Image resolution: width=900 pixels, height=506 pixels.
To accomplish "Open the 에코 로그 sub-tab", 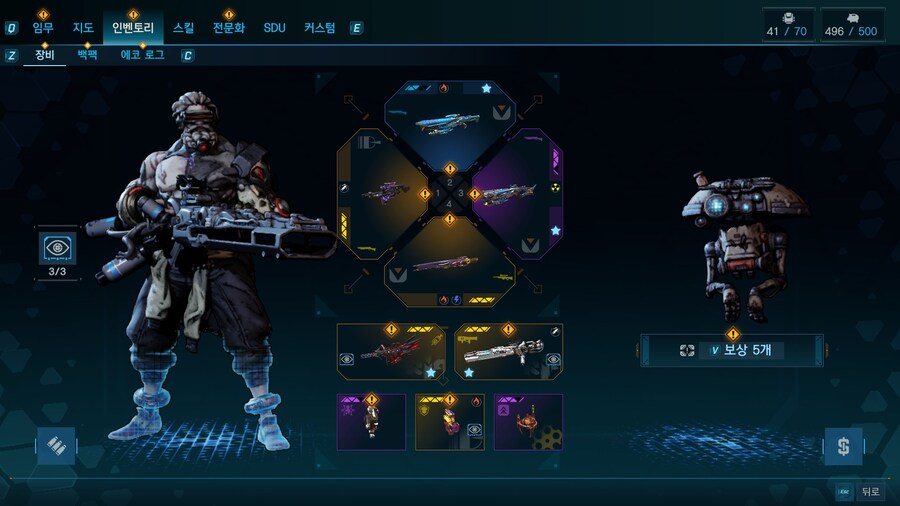I will pos(143,55).
